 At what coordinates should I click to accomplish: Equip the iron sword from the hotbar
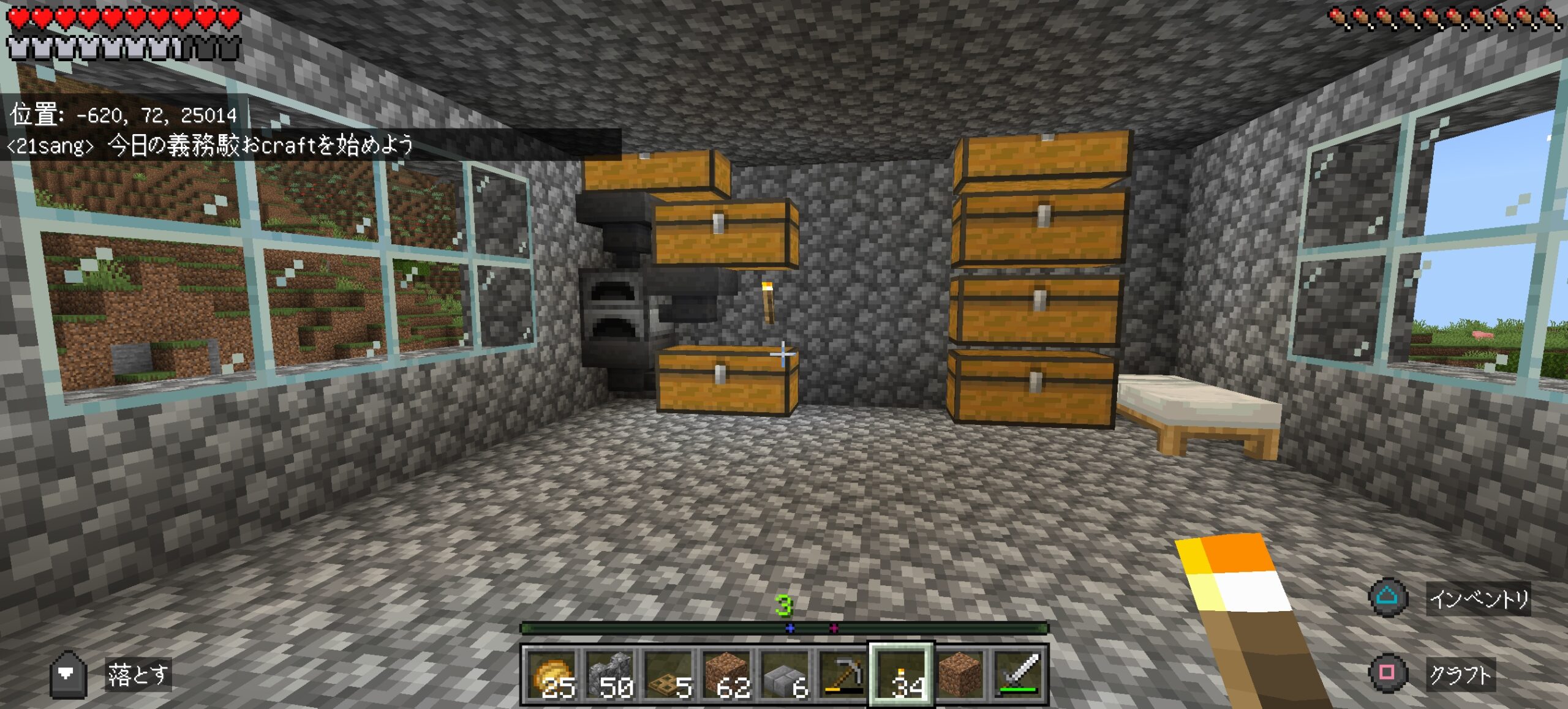pos(1017,674)
